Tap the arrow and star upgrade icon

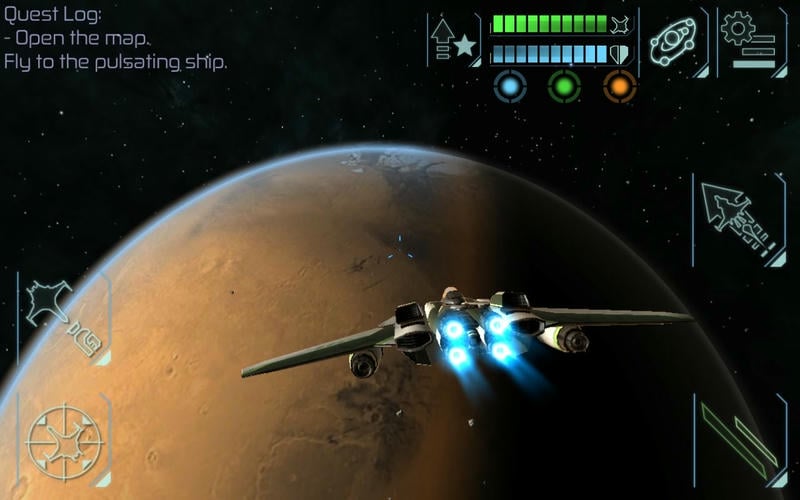click(453, 39)
